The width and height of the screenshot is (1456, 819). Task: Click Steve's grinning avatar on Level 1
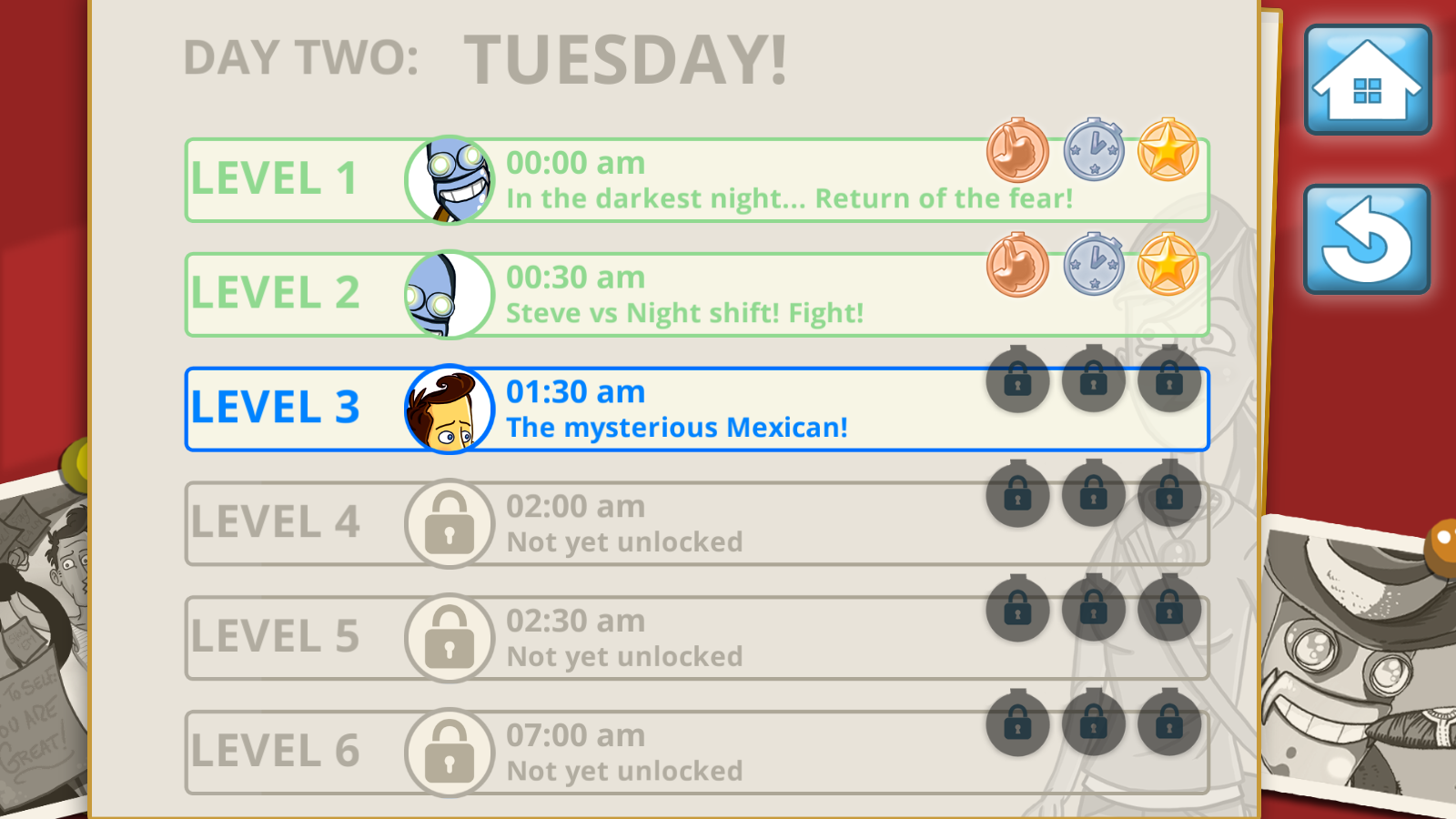[x=450, y=179]
